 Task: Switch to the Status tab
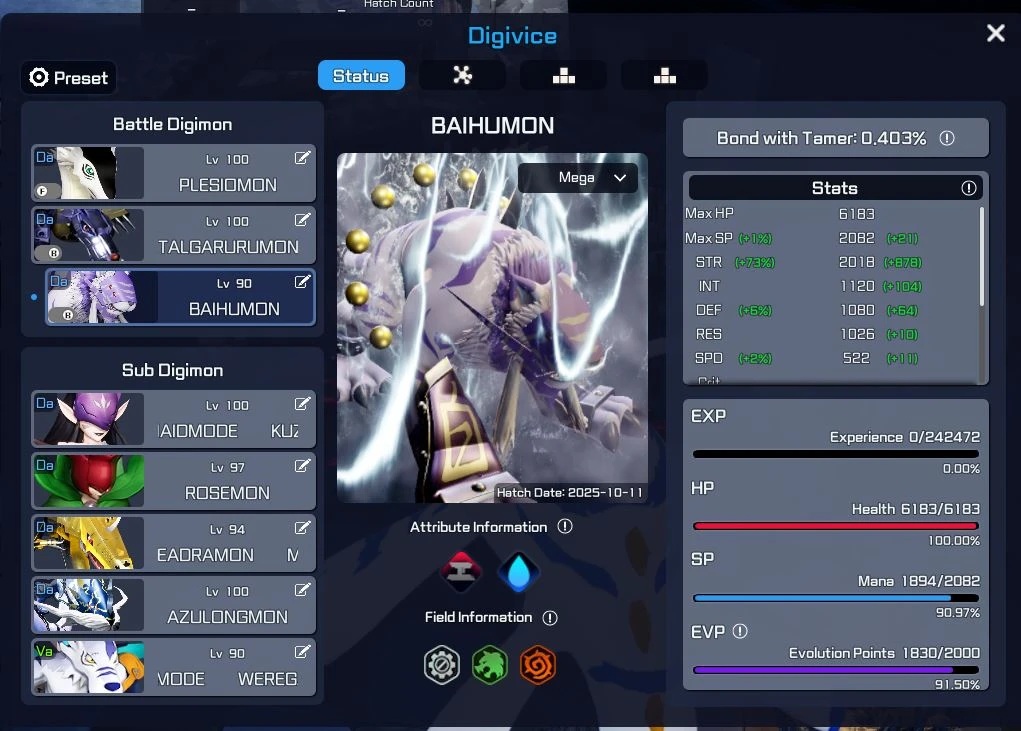361,76
